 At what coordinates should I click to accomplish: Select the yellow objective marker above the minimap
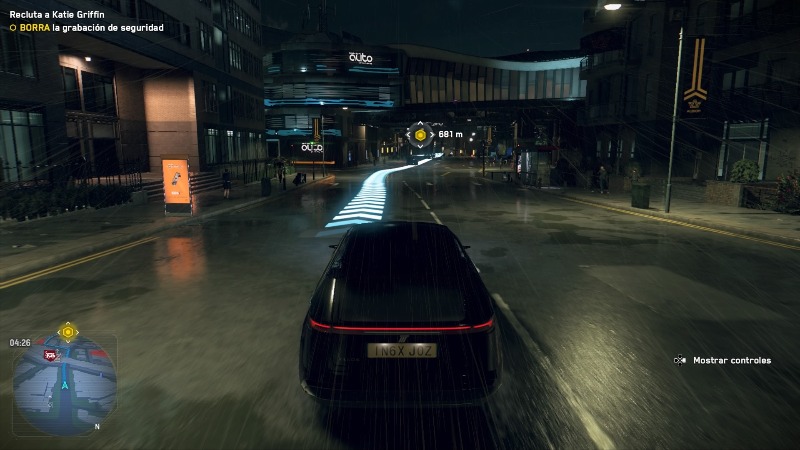pos(67,331)
